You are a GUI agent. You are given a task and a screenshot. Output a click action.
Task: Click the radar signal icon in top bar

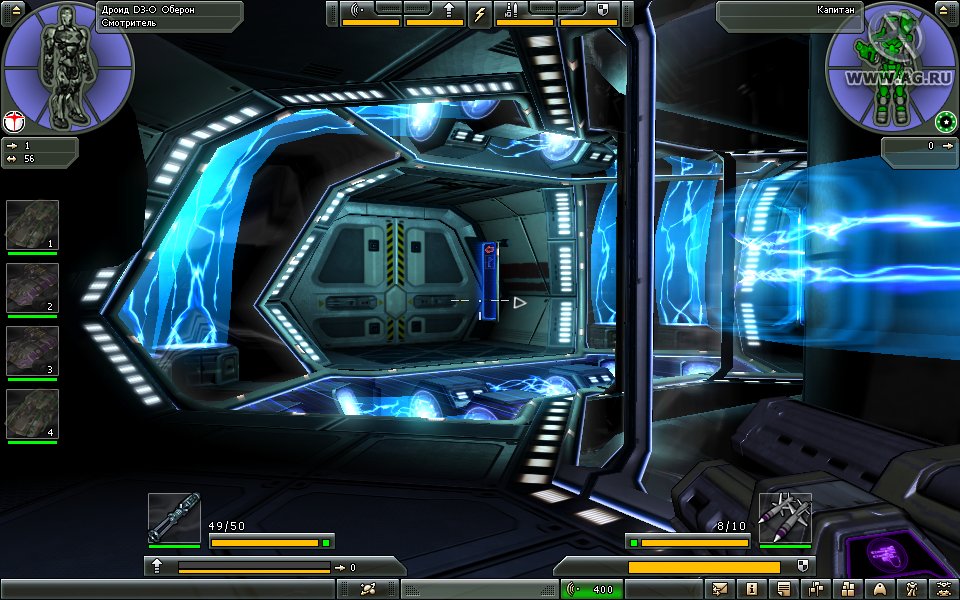tap(357, 10)
